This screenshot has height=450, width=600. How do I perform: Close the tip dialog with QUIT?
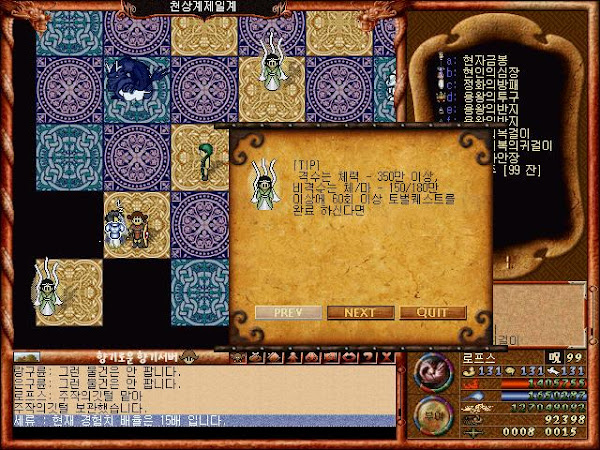pyautogui.click(x=433, y=312)
